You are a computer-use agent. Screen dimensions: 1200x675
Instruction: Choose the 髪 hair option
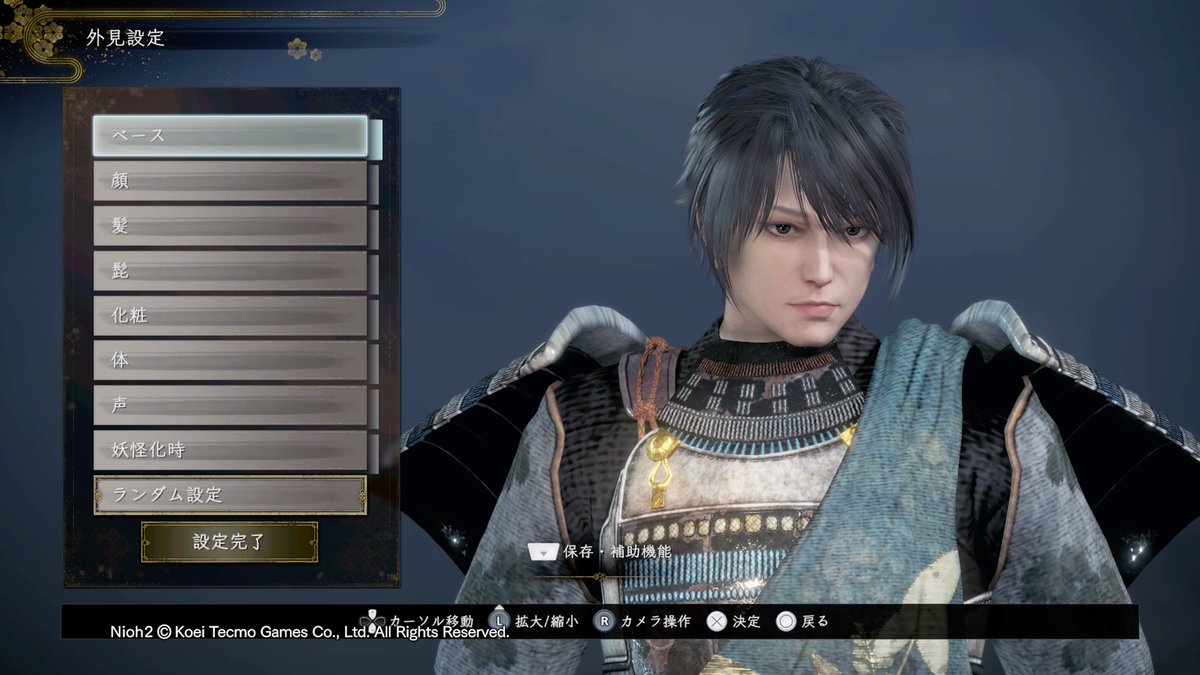pos(231,226)
